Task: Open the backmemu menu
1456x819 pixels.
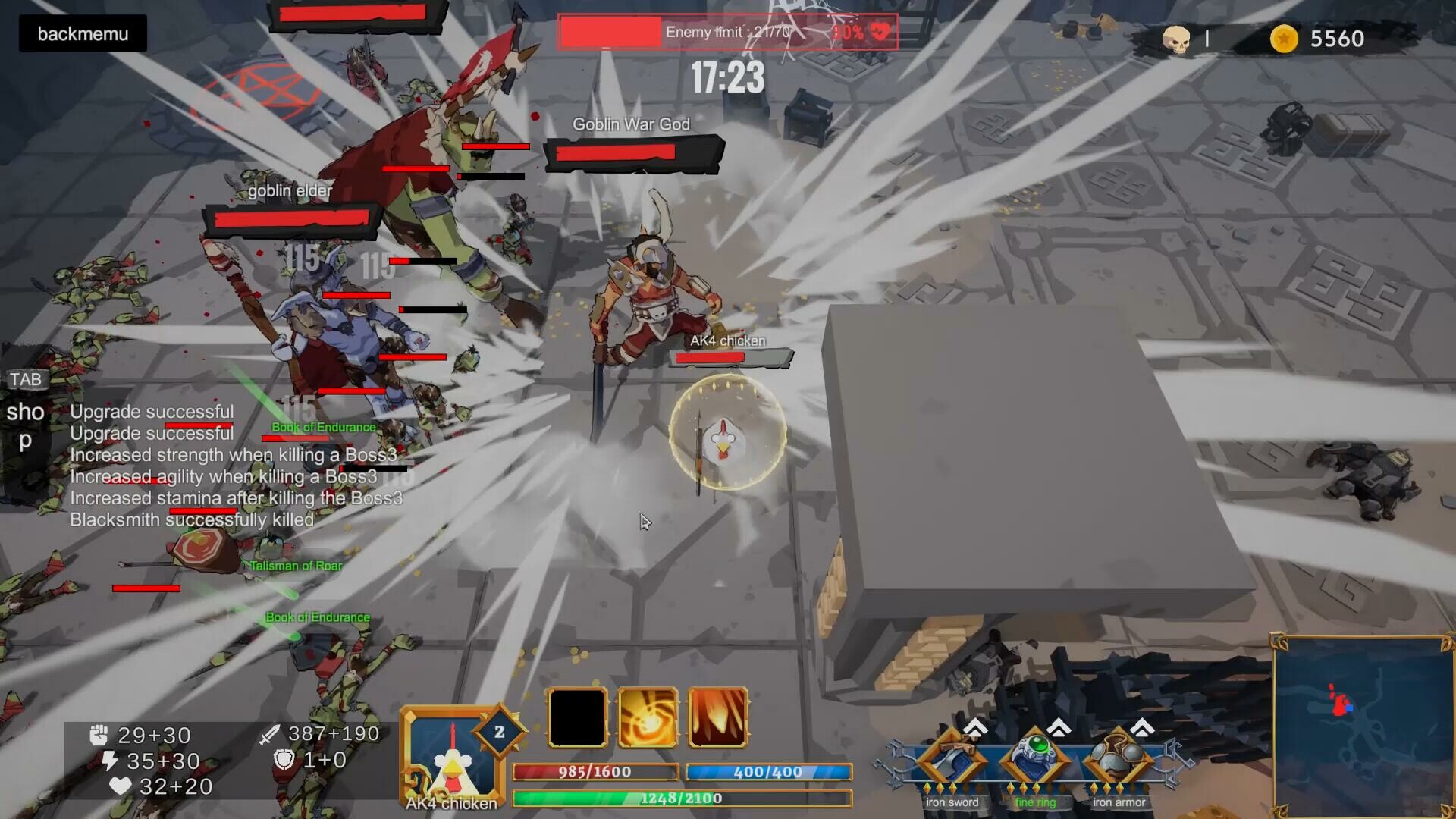Action: [82, 33]
